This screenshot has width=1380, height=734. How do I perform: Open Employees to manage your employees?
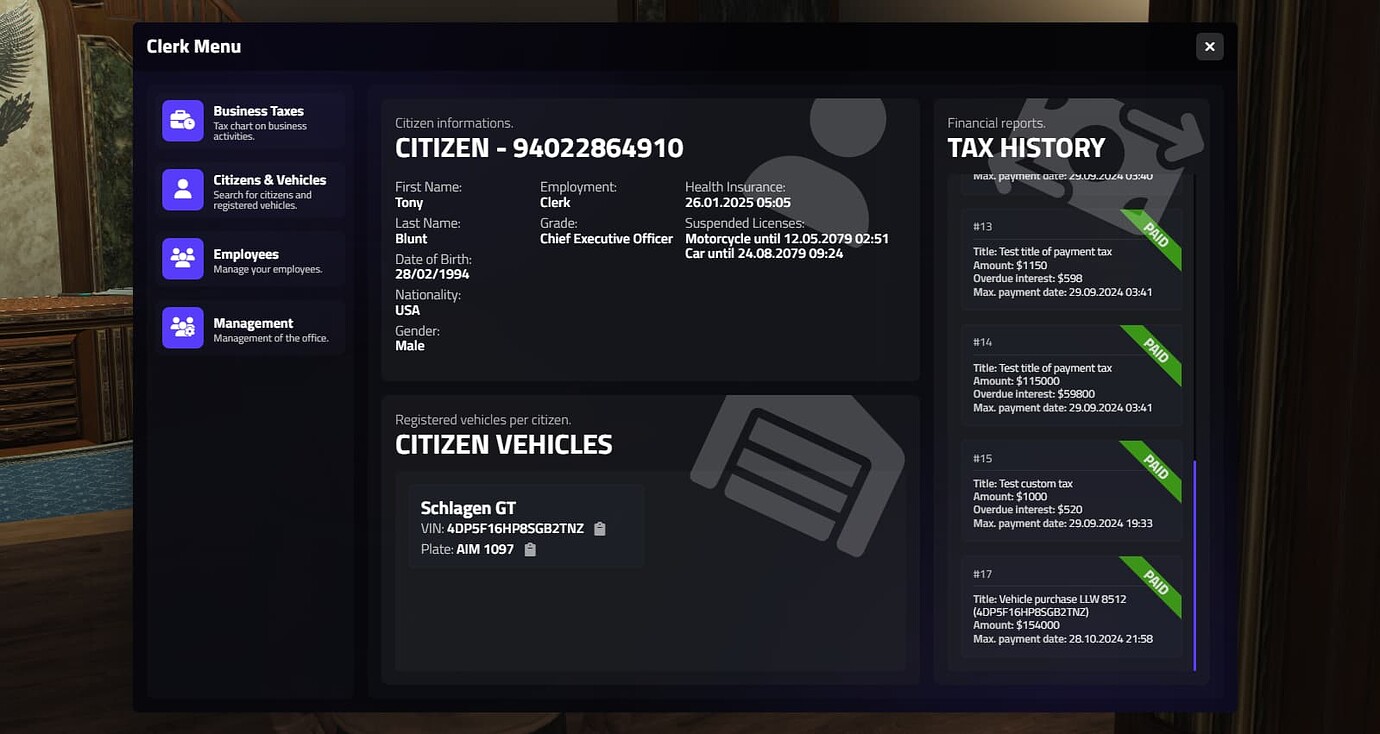[249, 258]
